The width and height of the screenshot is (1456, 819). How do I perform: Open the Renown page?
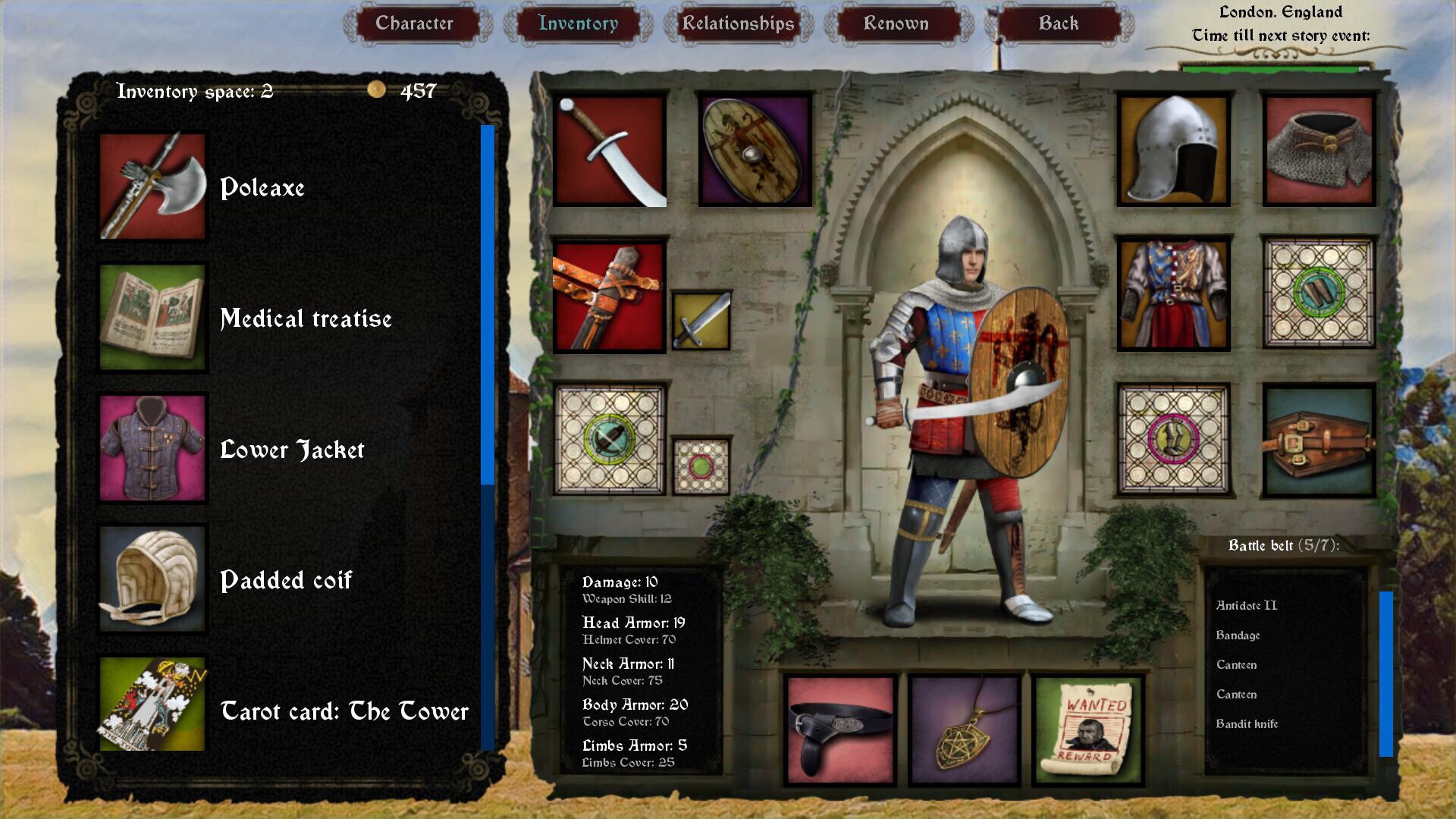pyautogui.click(x=896, y=24)
